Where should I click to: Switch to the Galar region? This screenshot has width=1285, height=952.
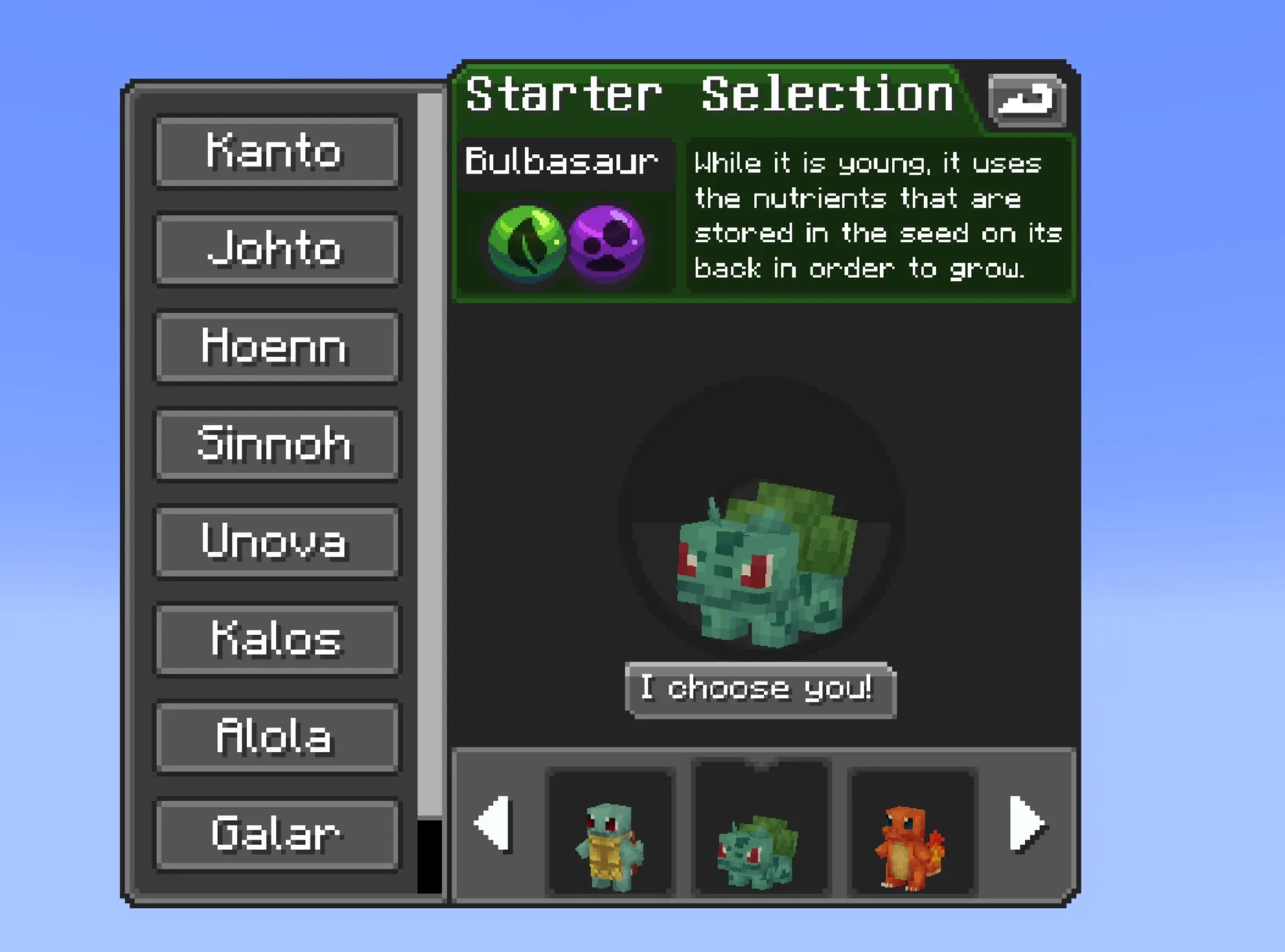277,835
